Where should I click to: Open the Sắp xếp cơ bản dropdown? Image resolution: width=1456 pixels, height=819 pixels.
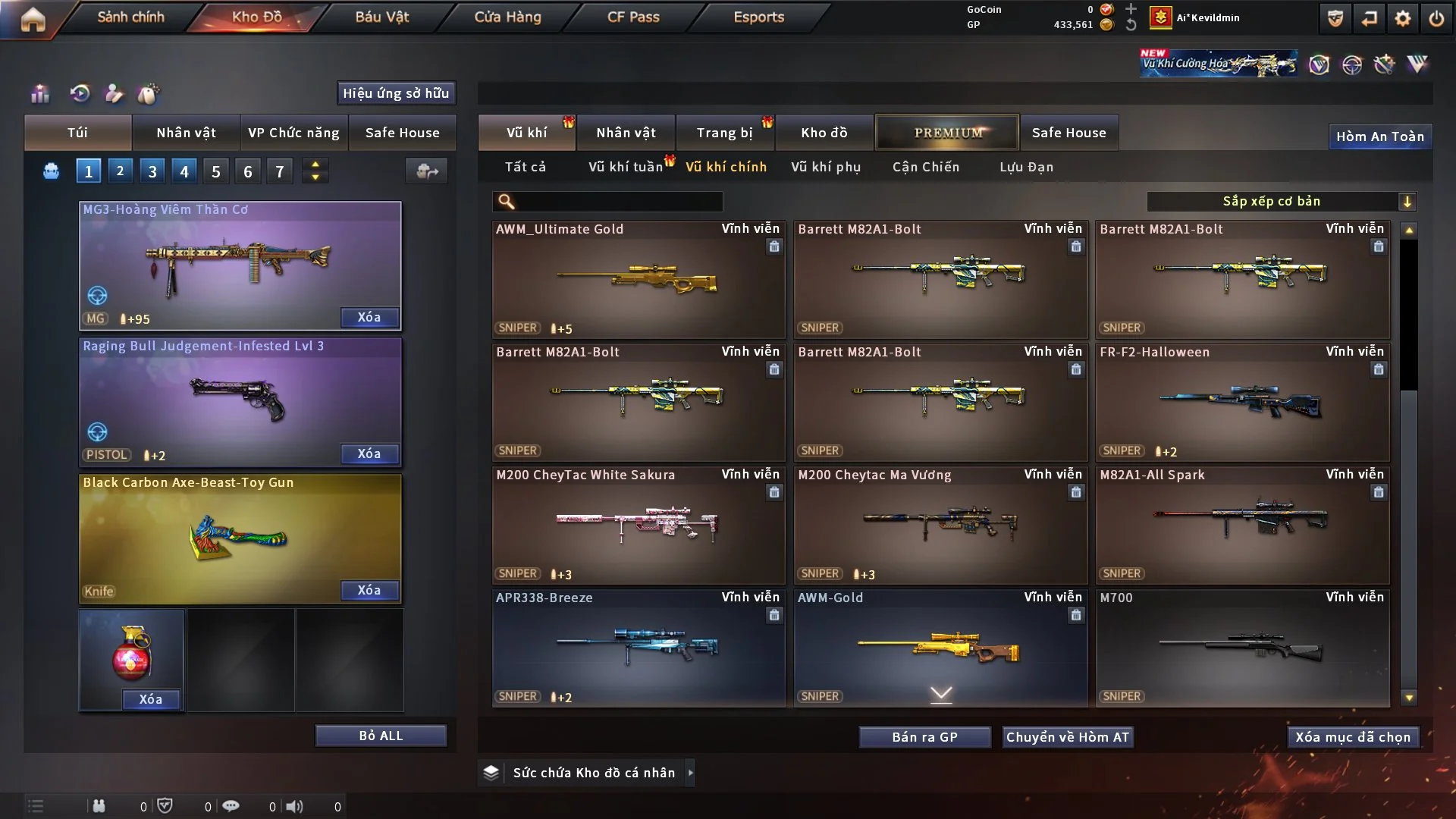click(1281, 201)
